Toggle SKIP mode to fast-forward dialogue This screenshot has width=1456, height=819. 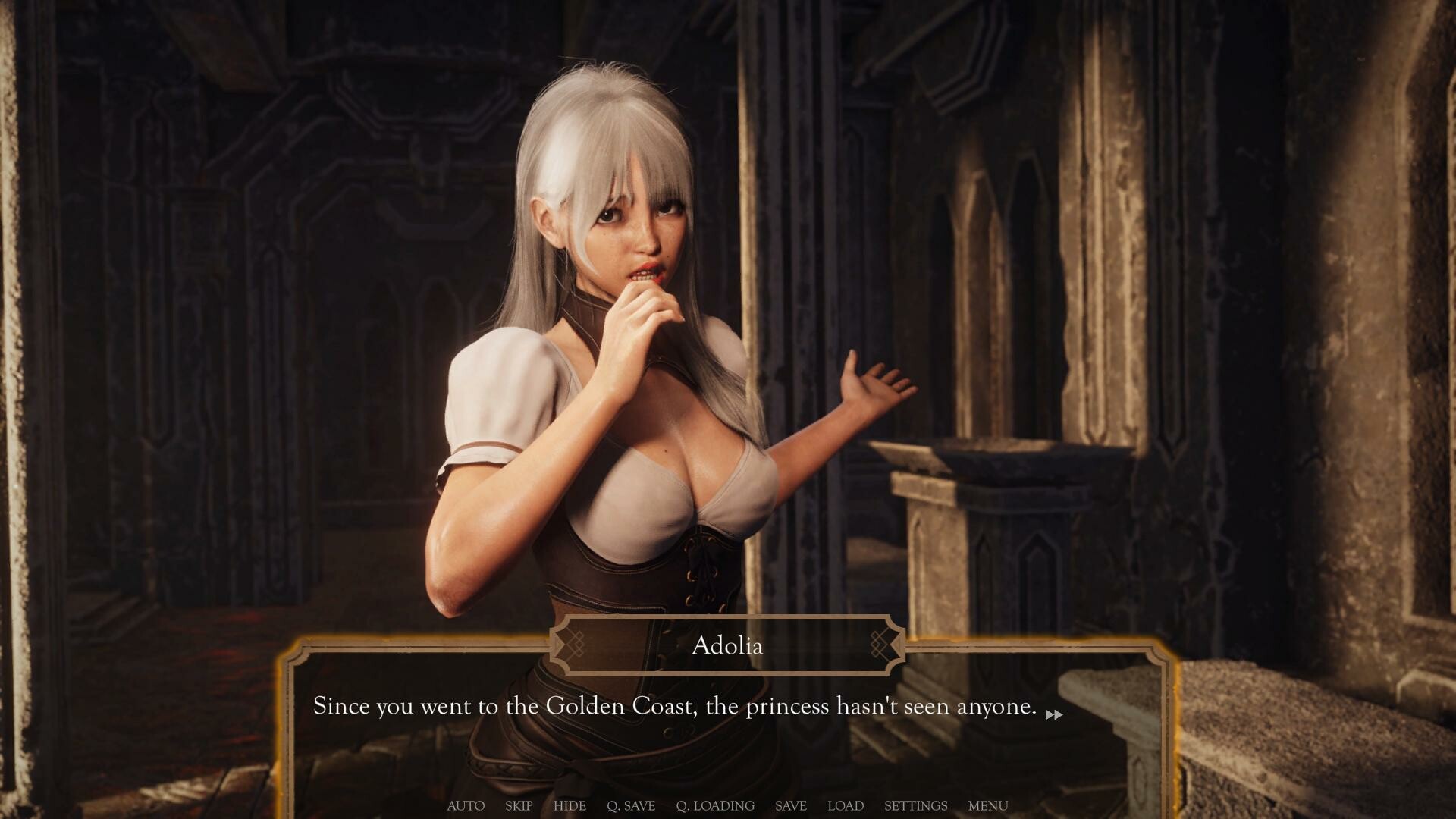[x=518, y=806]
